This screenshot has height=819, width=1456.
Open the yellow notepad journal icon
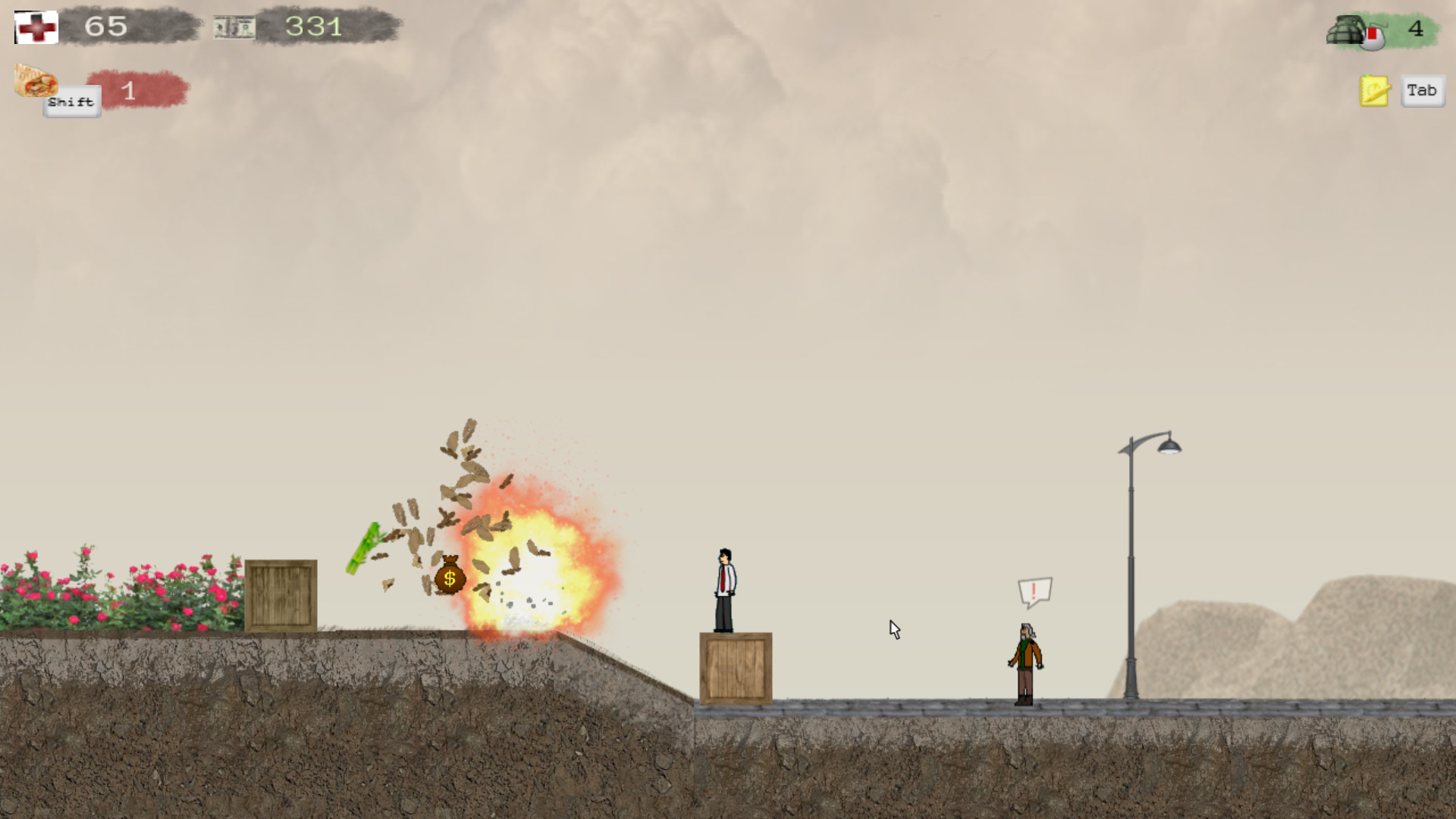(x=1374, y=89)
